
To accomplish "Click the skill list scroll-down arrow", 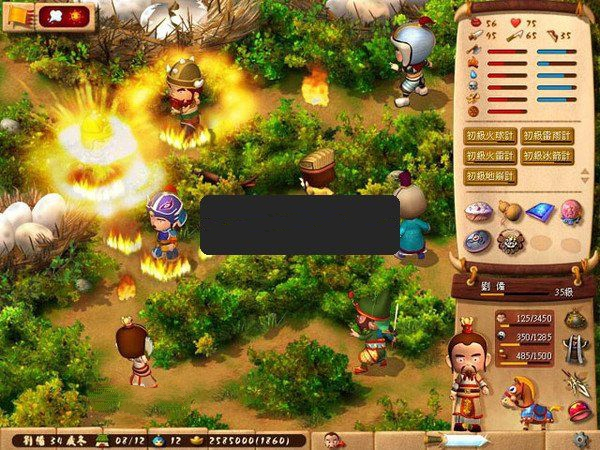I will click(x=584, y=181).
